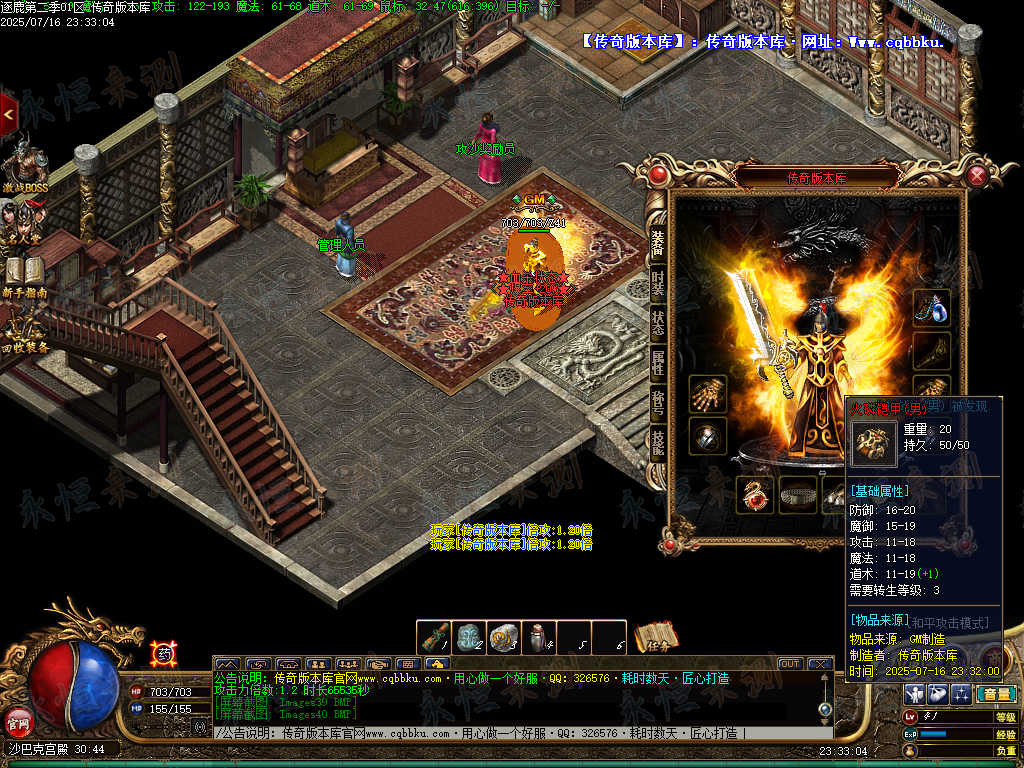Select the 称号 title tab
The image size is (1024, 768).
[x=658, y=401]
